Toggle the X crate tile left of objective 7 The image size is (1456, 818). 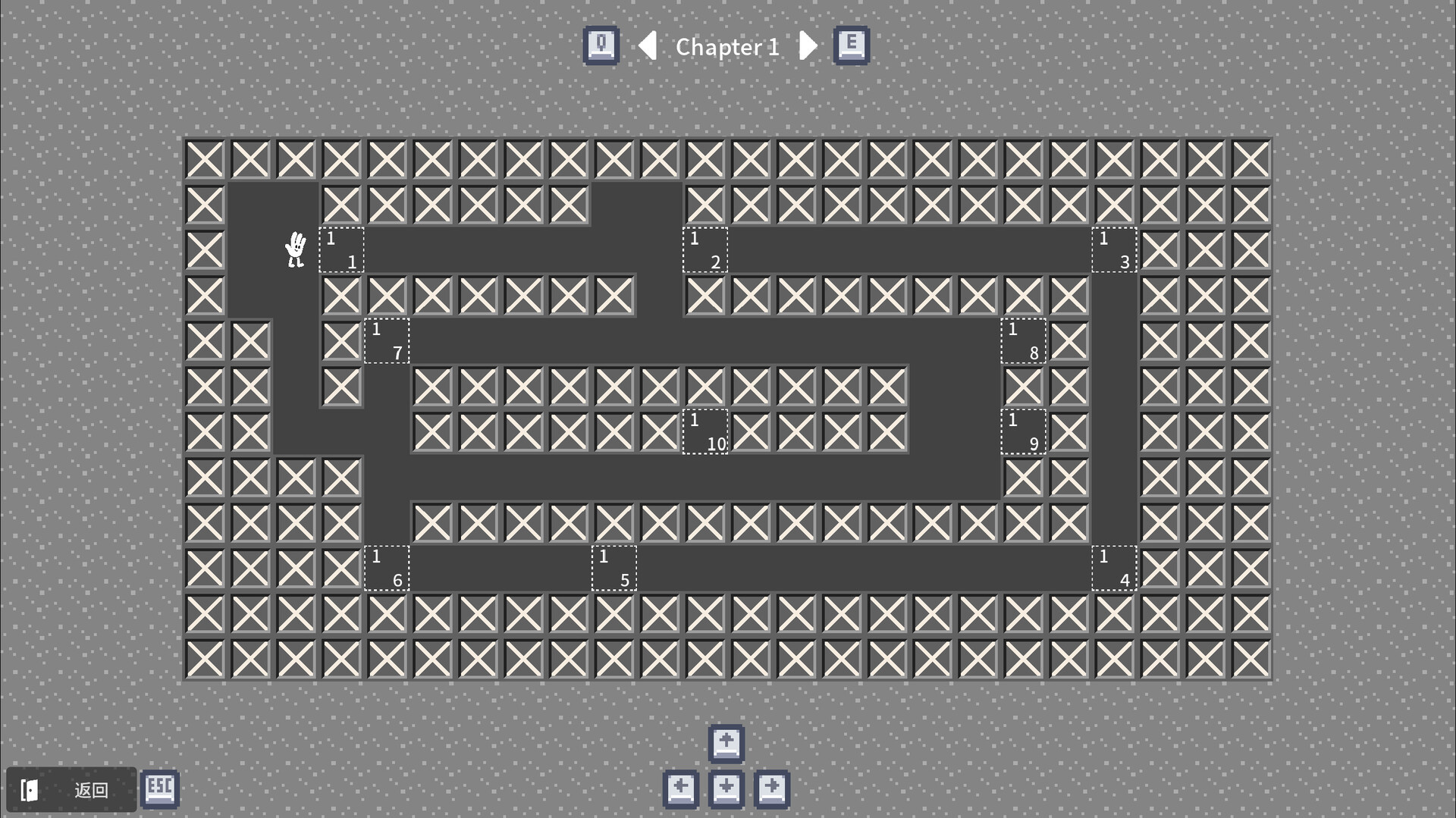341,341
